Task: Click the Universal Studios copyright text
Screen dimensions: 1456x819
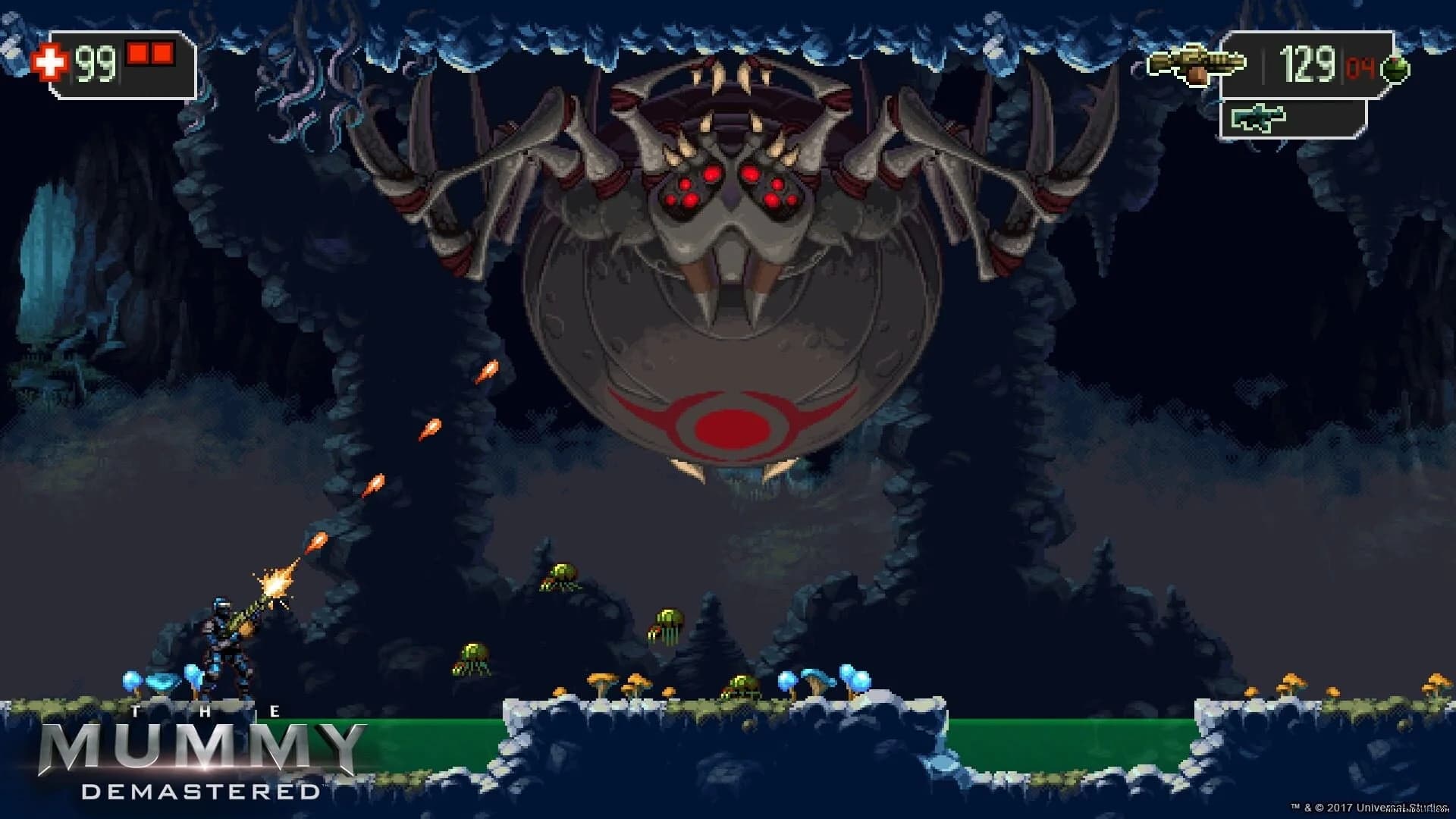Action: tap(1365, 808)
